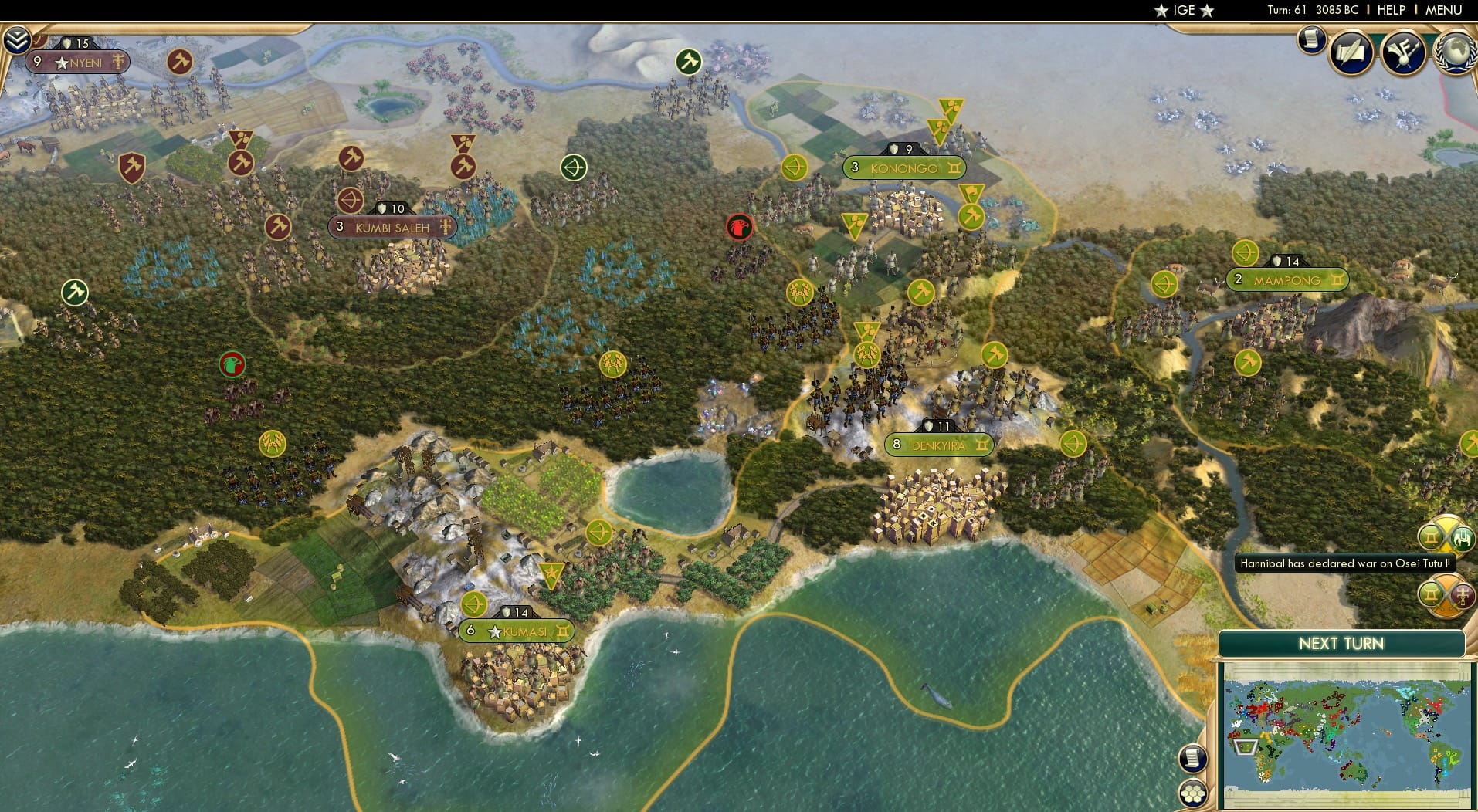Viewport: 1478px width, 812px height.
Task: Open the small notification scroll at top right
Action: tap(1311, 40)
